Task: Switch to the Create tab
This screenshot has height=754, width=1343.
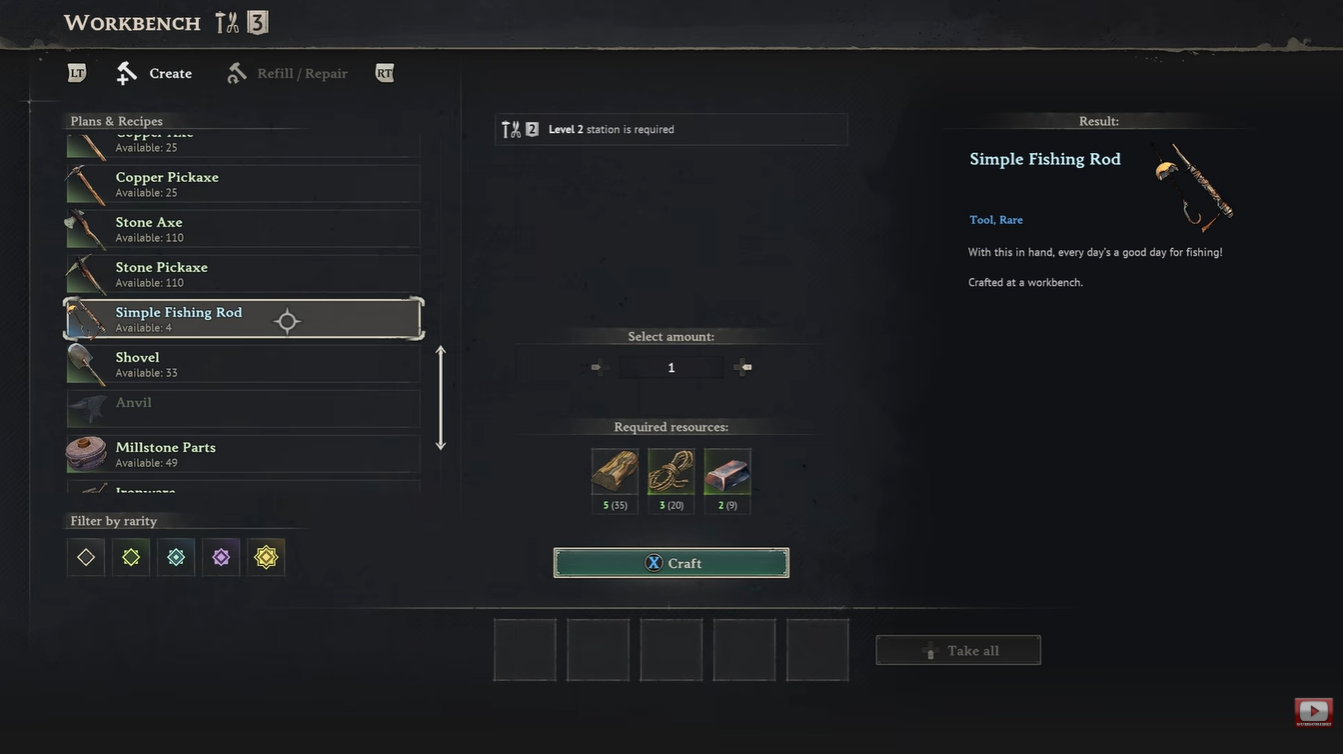Action: [x=155, y=73]
